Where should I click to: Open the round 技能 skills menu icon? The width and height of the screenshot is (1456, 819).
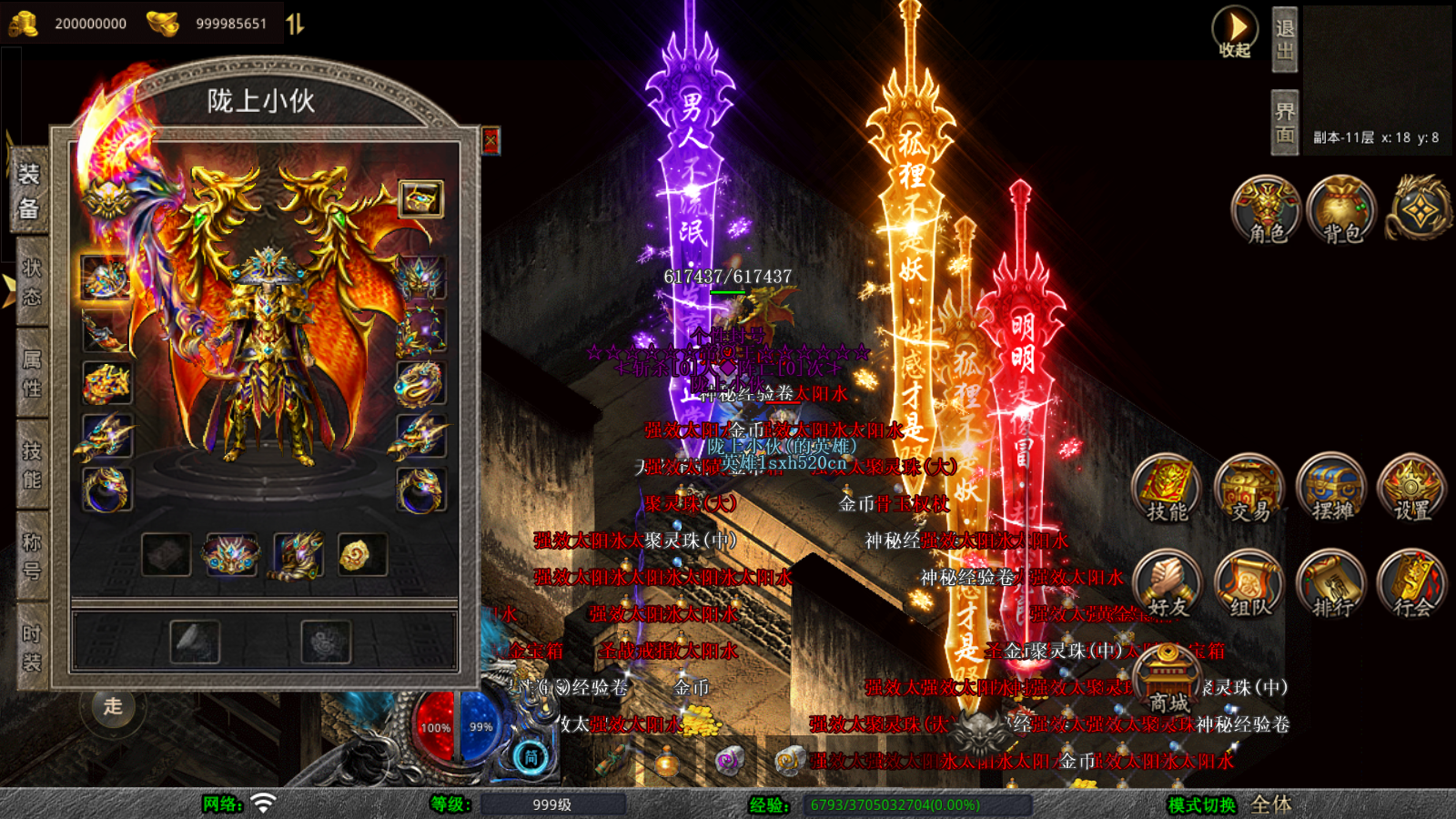pos(1167,488)
